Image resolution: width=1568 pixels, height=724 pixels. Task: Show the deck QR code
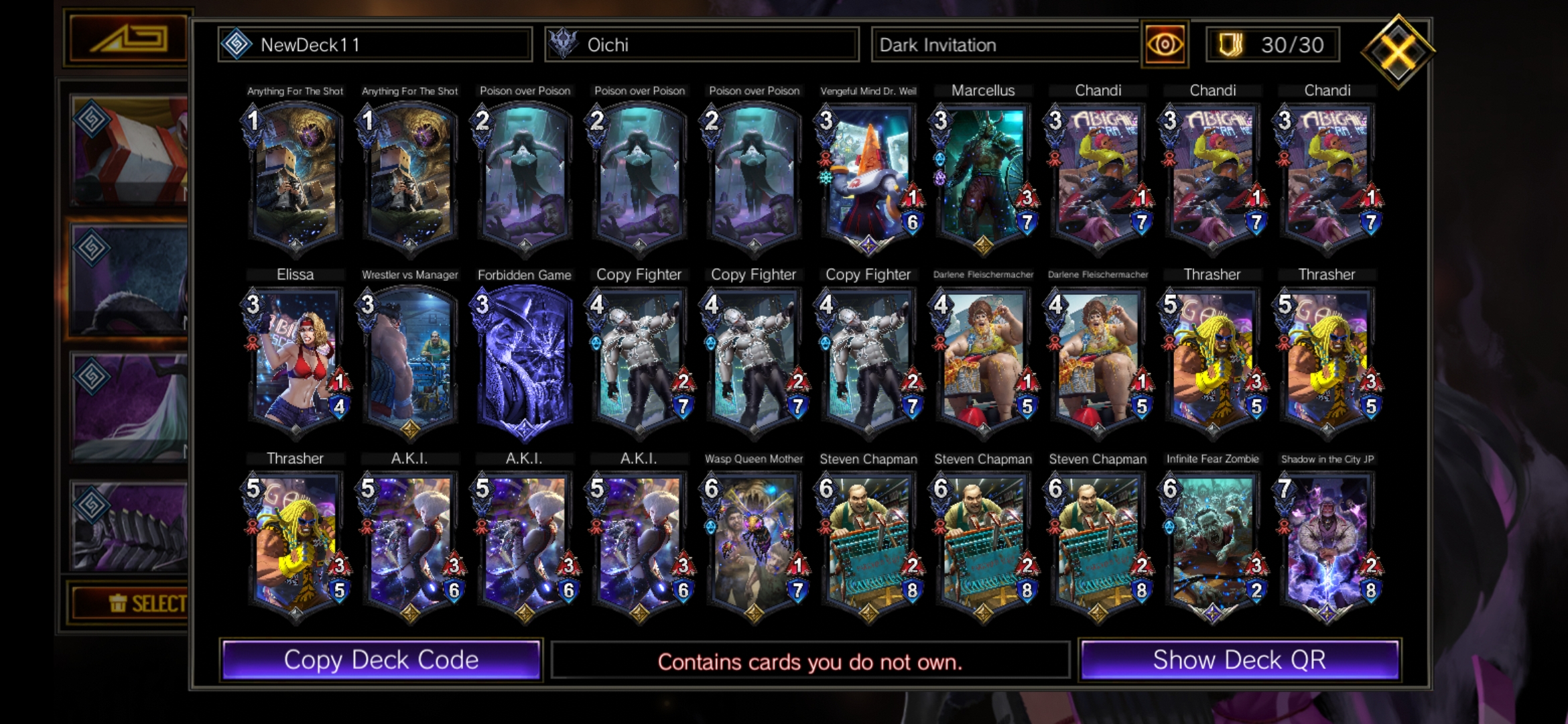(x=1239, y=660)
